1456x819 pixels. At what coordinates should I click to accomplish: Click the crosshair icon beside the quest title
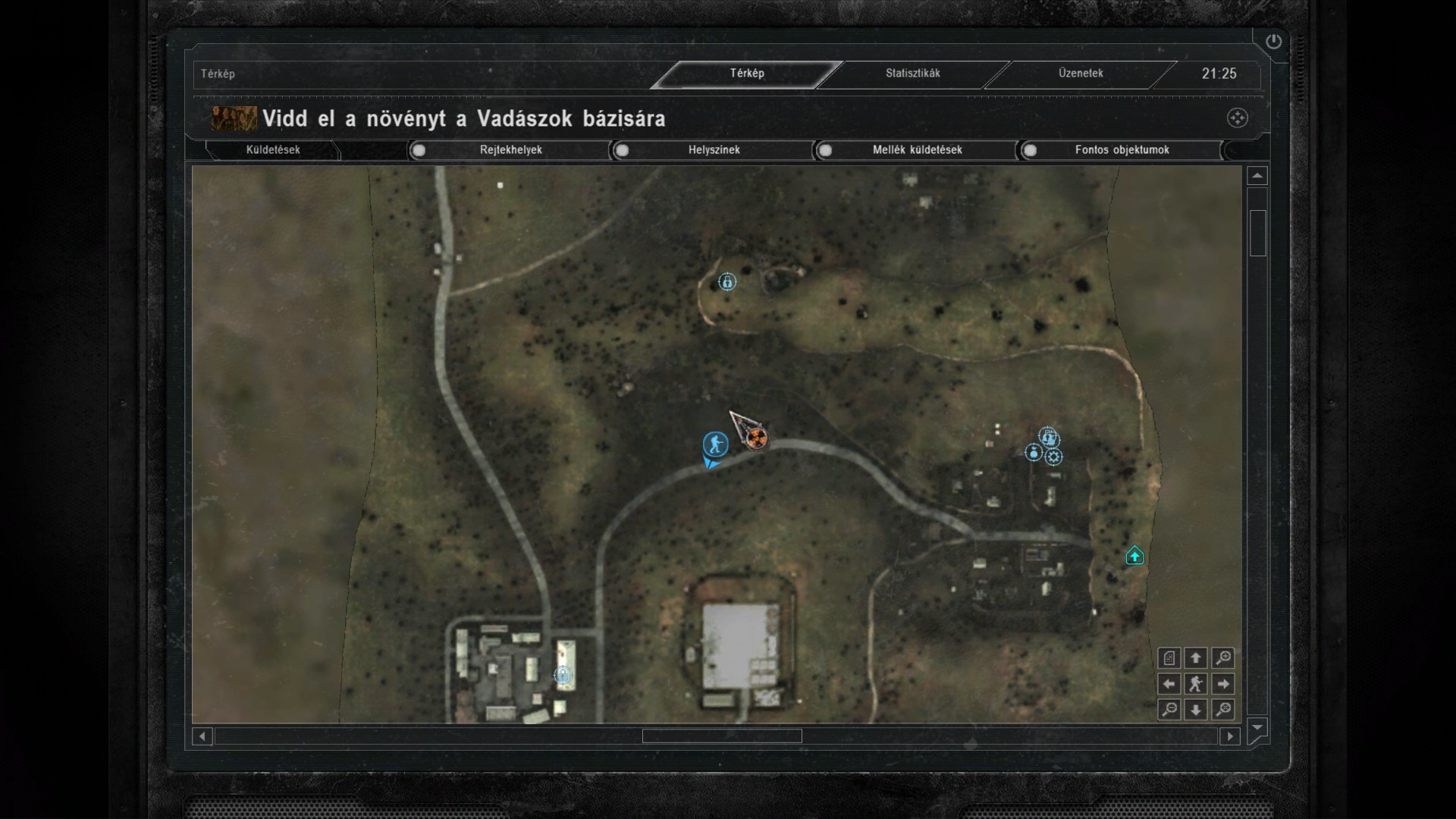click(1237, 118)
